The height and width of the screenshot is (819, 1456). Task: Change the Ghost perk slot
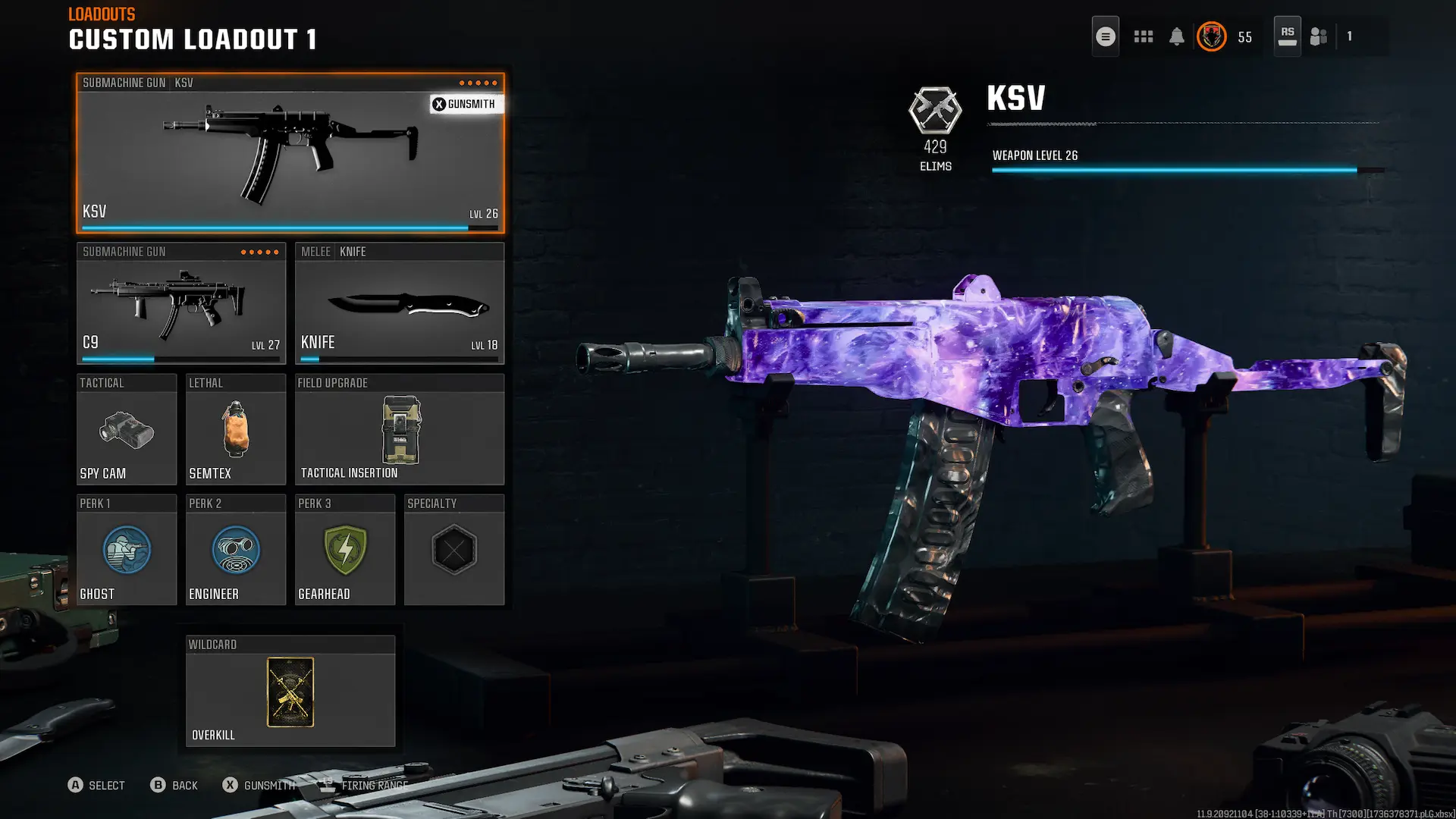coord(127,551)
